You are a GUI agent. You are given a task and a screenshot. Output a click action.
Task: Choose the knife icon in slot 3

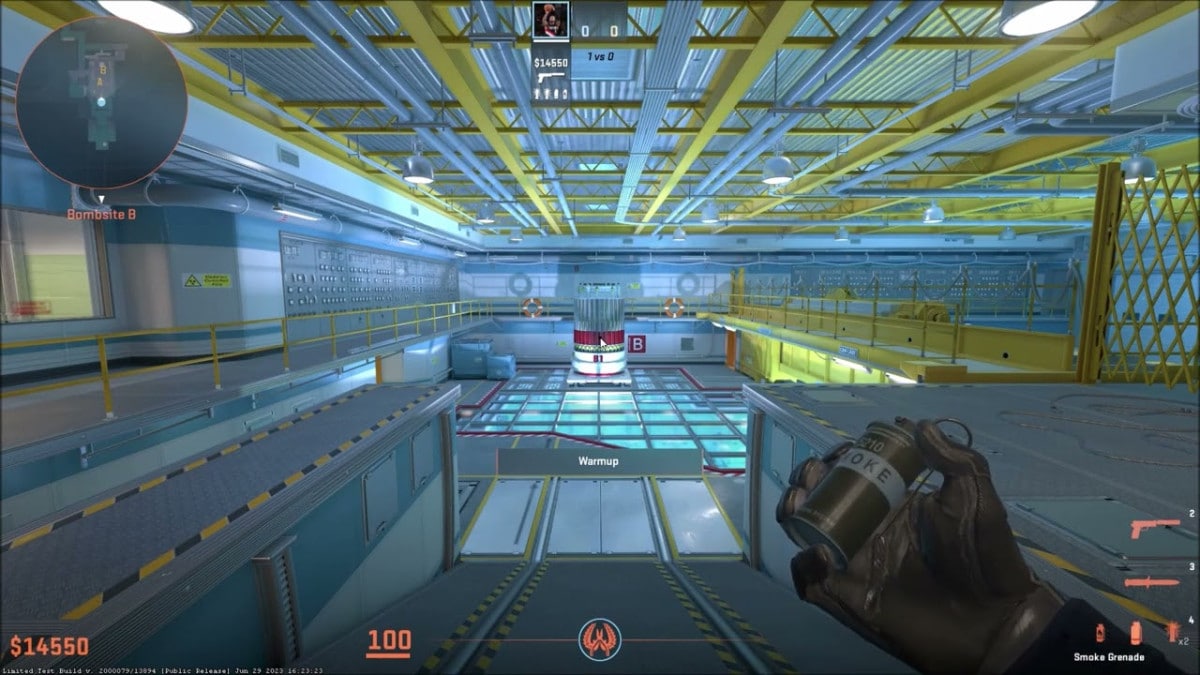(1151, 582)
